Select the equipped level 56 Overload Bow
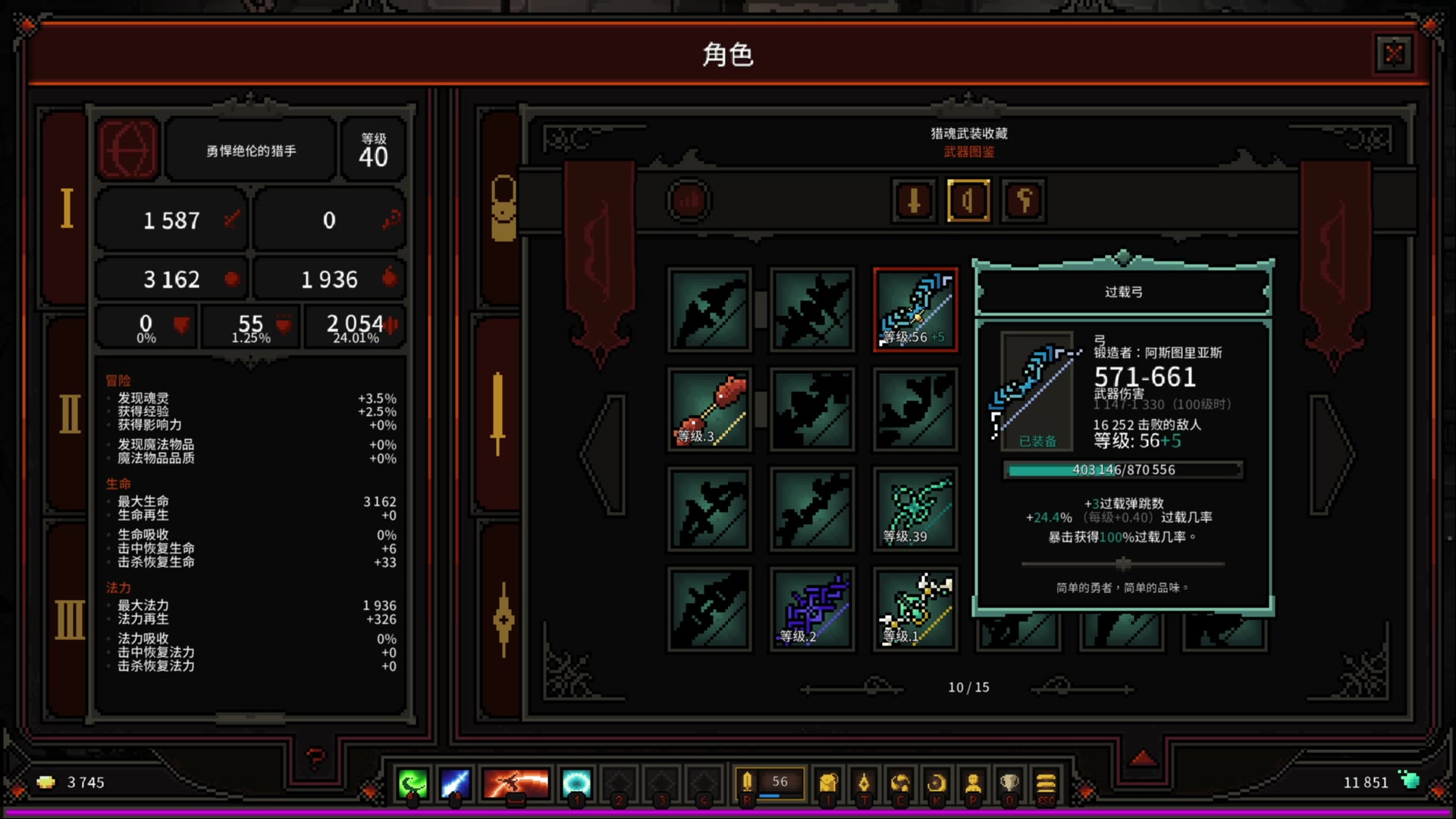The image size is (1456, 819). (915, 309)
